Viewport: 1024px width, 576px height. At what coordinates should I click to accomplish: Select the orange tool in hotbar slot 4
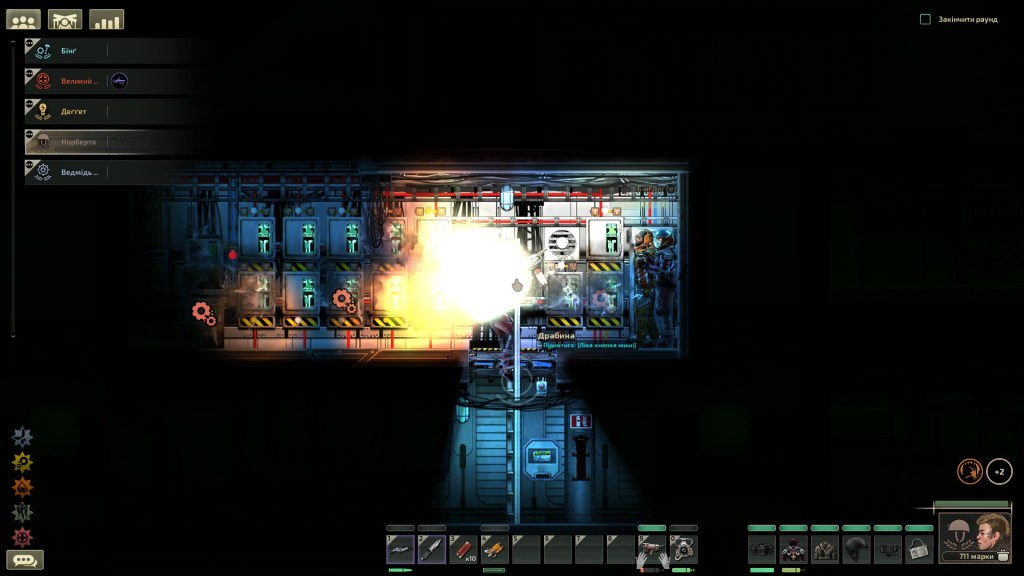tap(494, 548)
